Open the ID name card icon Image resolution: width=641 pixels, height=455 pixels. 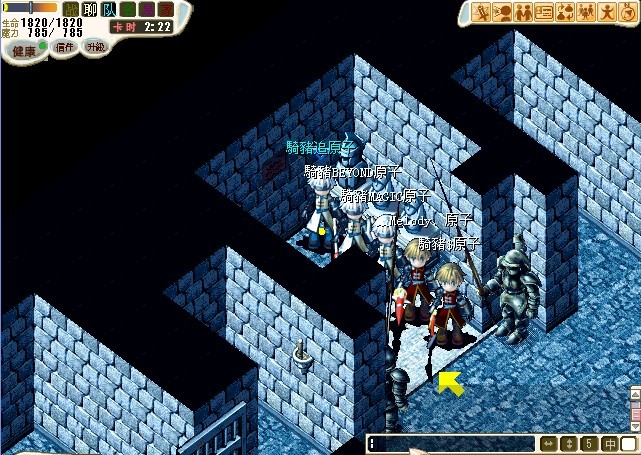point(544,12)
